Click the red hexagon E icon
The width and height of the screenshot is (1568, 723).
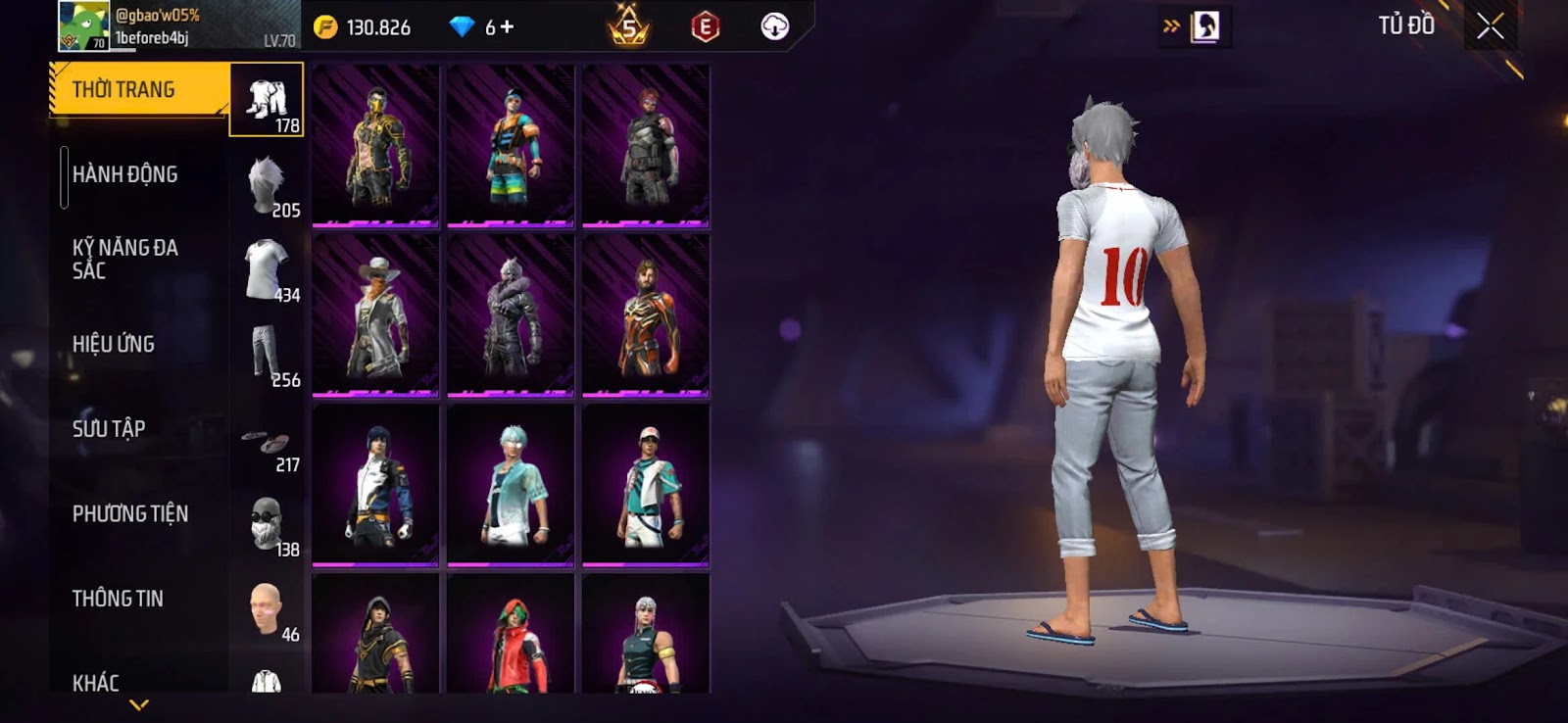coord(705,26)
